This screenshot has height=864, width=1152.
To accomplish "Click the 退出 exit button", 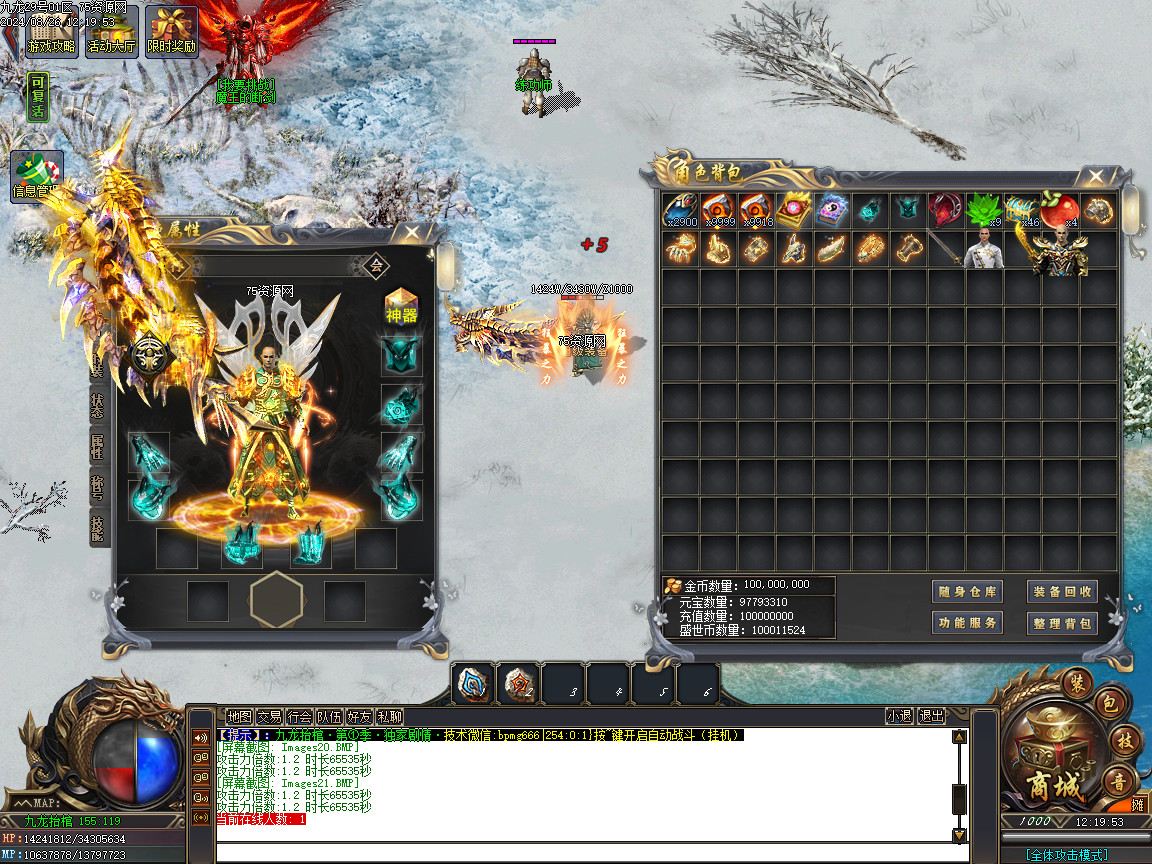I will click(932, 716).
